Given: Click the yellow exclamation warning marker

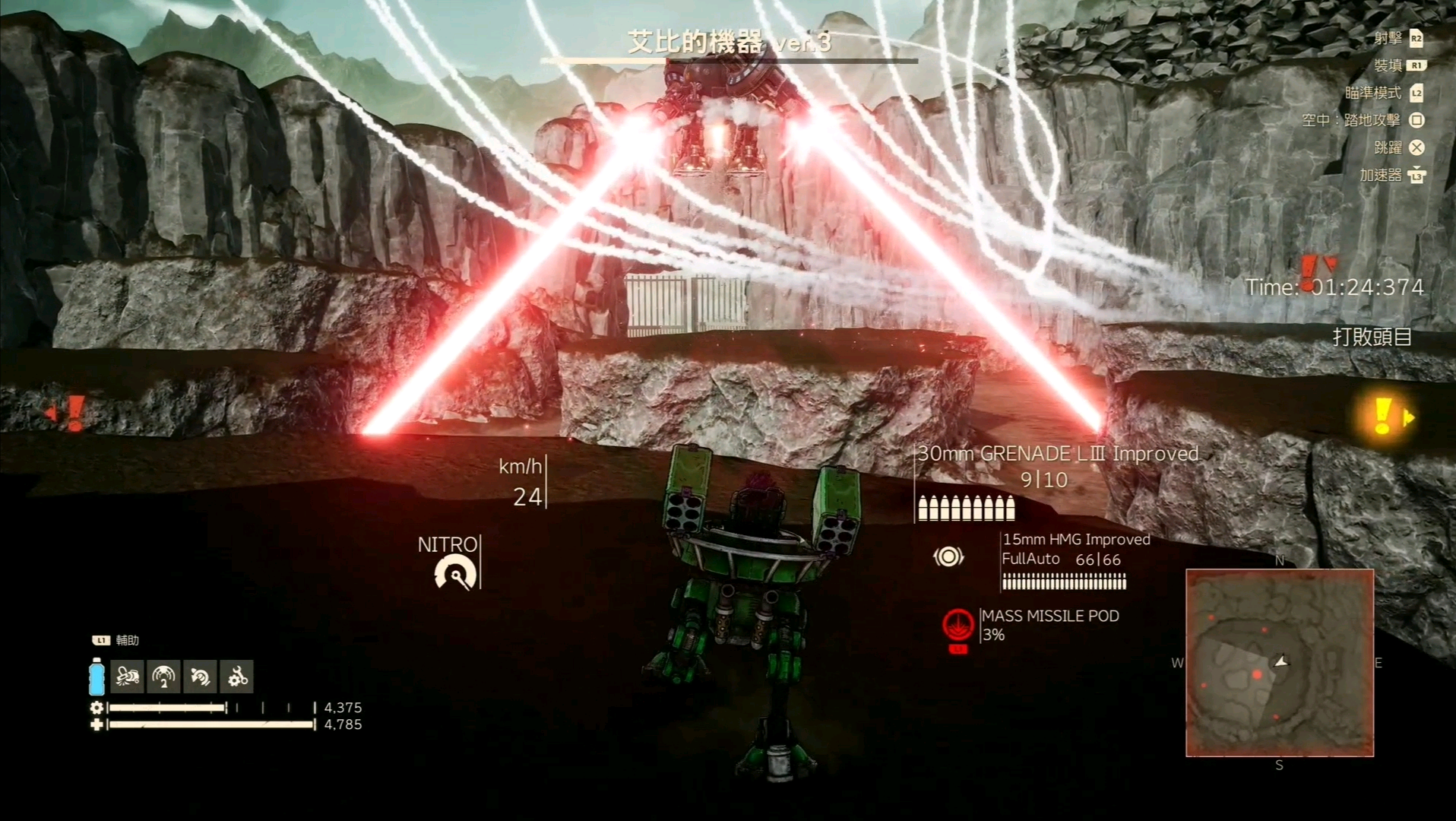Looking at the screenshot, I should (x=1383, y=416).
